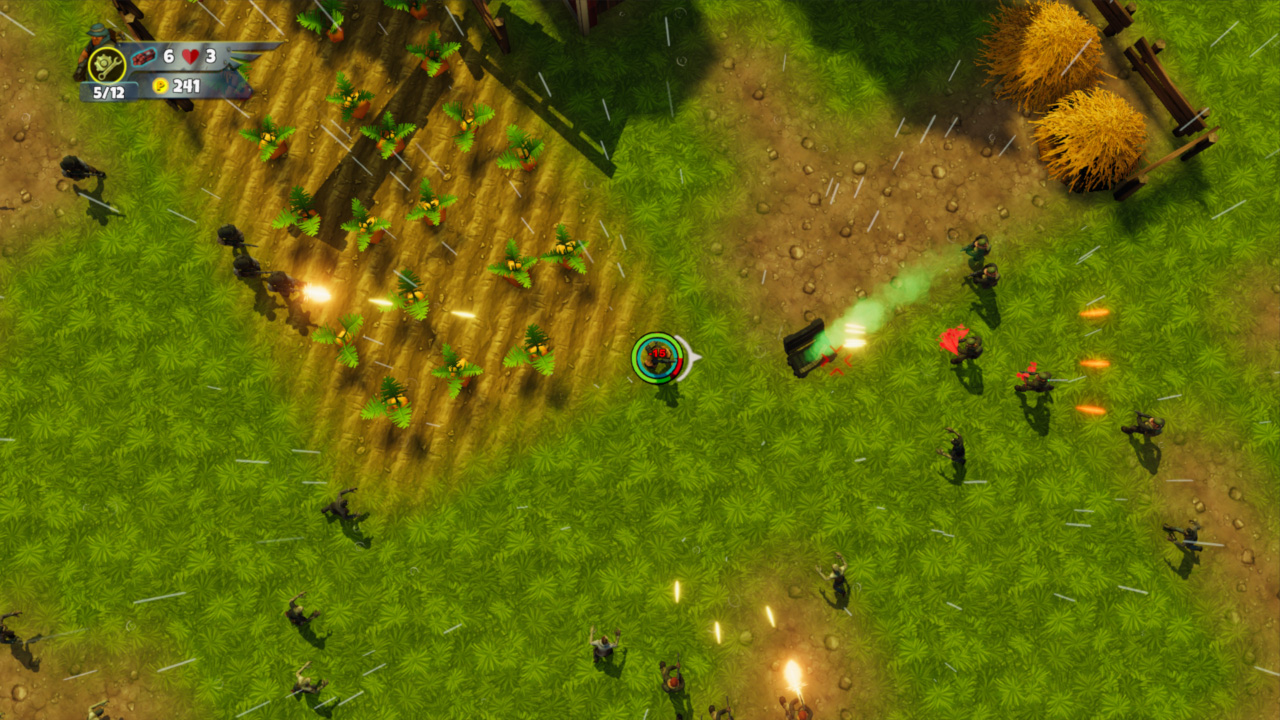Click the red heart health icon
The height and width of the screenshot is (720, 1280).
[190, 56]
